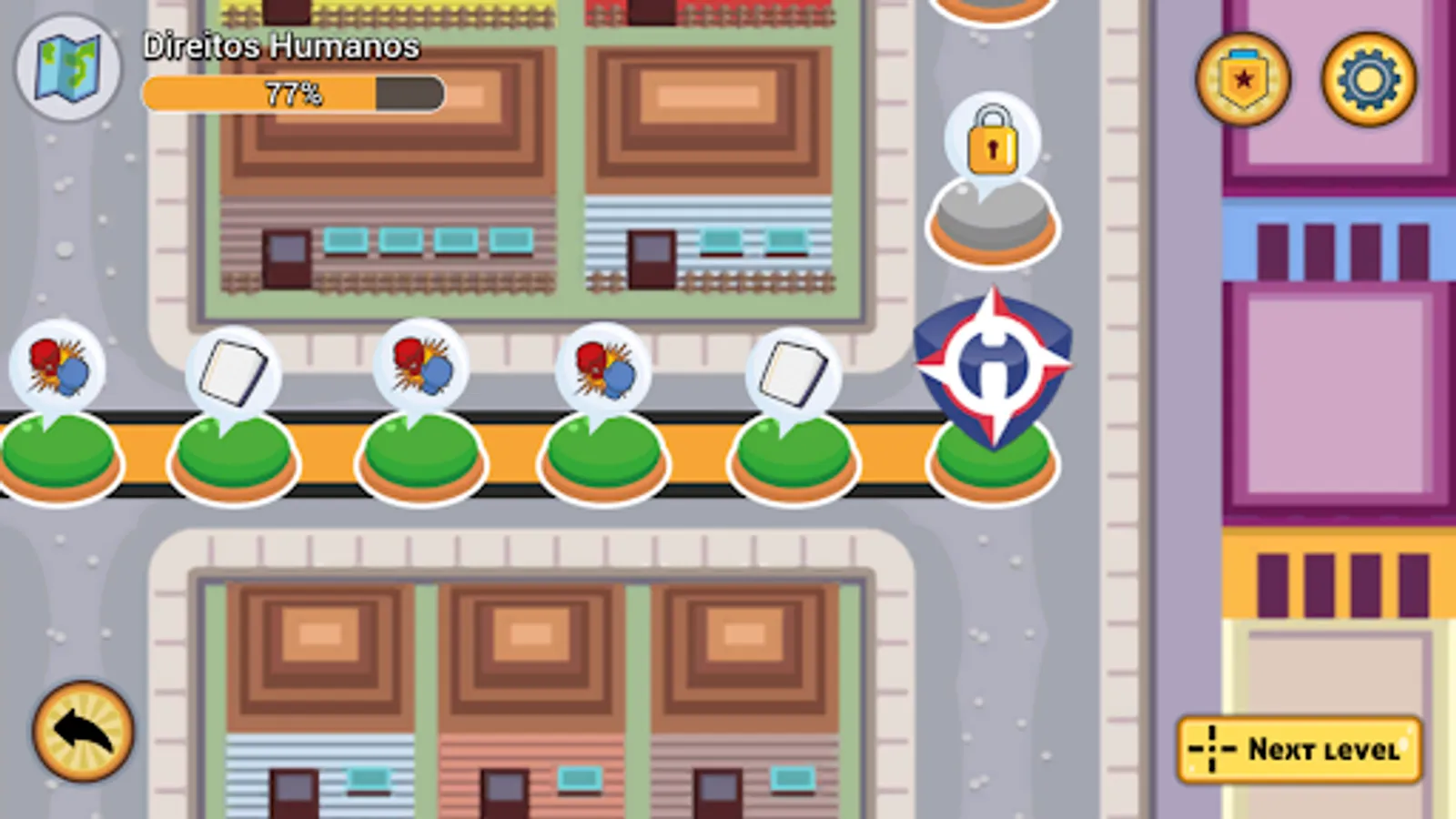Select the rightmost card-level green pad

(792, 455)
